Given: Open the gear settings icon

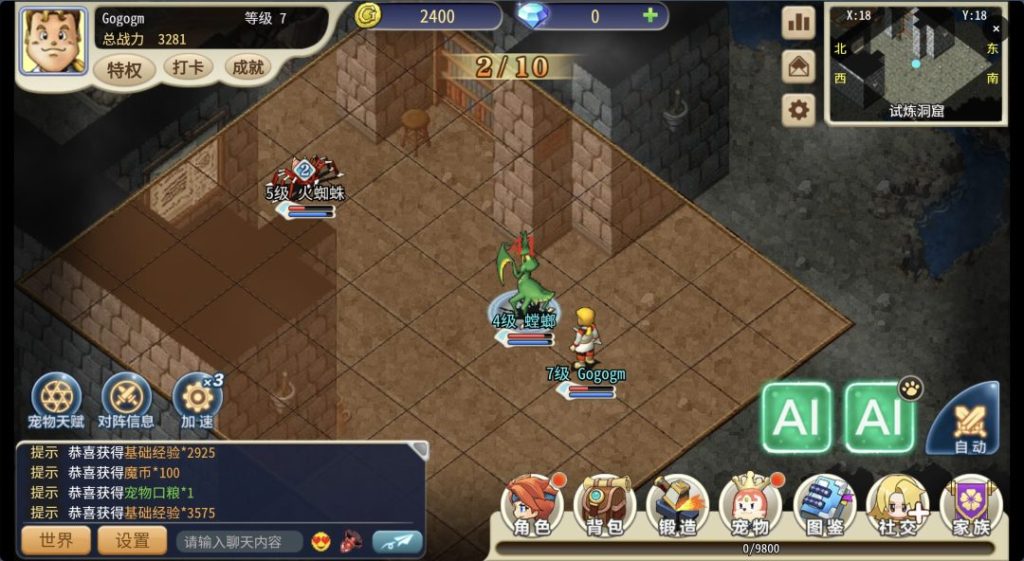Looking at the screenshot, I should [x=798, y=109].
